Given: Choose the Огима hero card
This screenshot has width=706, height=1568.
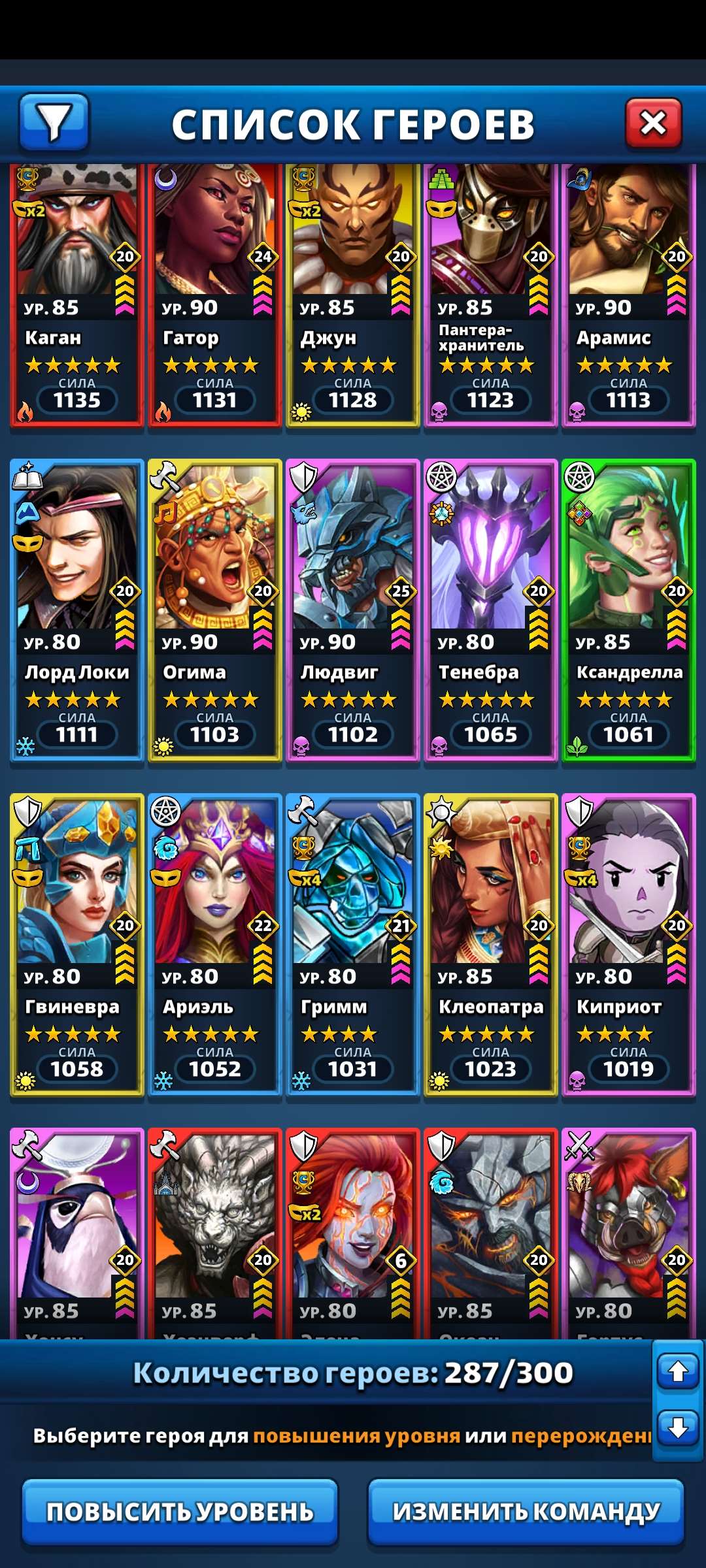Looking at the screenshot, I should [215, 611].
